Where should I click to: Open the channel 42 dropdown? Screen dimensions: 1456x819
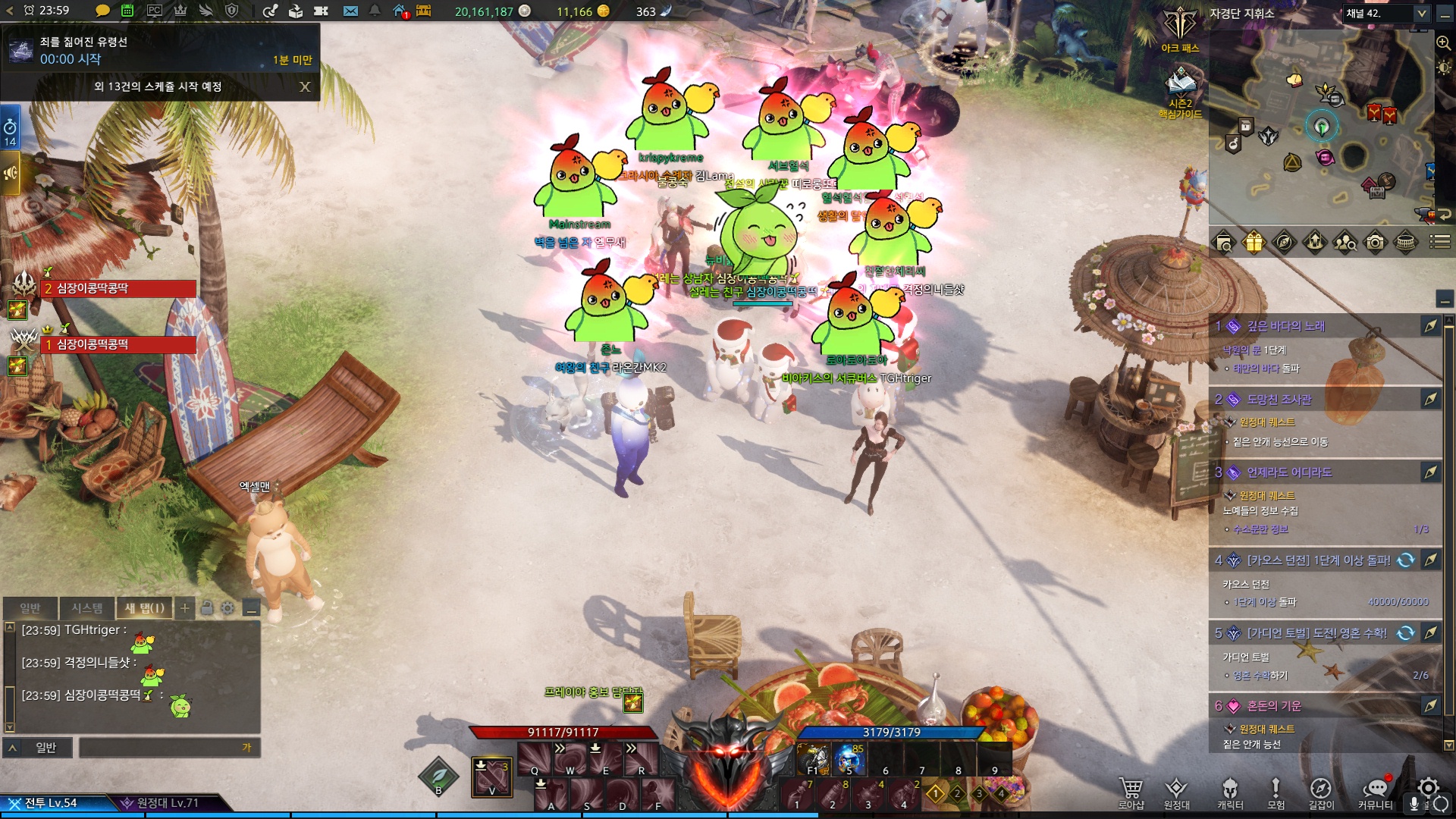point(1421,13)
